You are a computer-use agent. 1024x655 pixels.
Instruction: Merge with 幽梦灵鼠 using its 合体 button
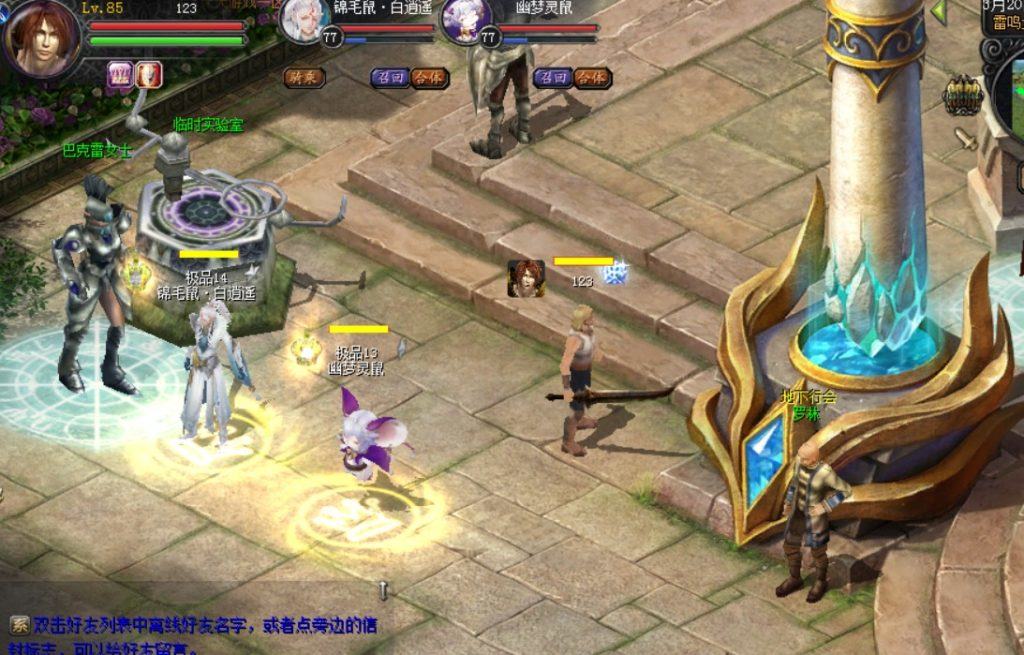click(591, 77)
